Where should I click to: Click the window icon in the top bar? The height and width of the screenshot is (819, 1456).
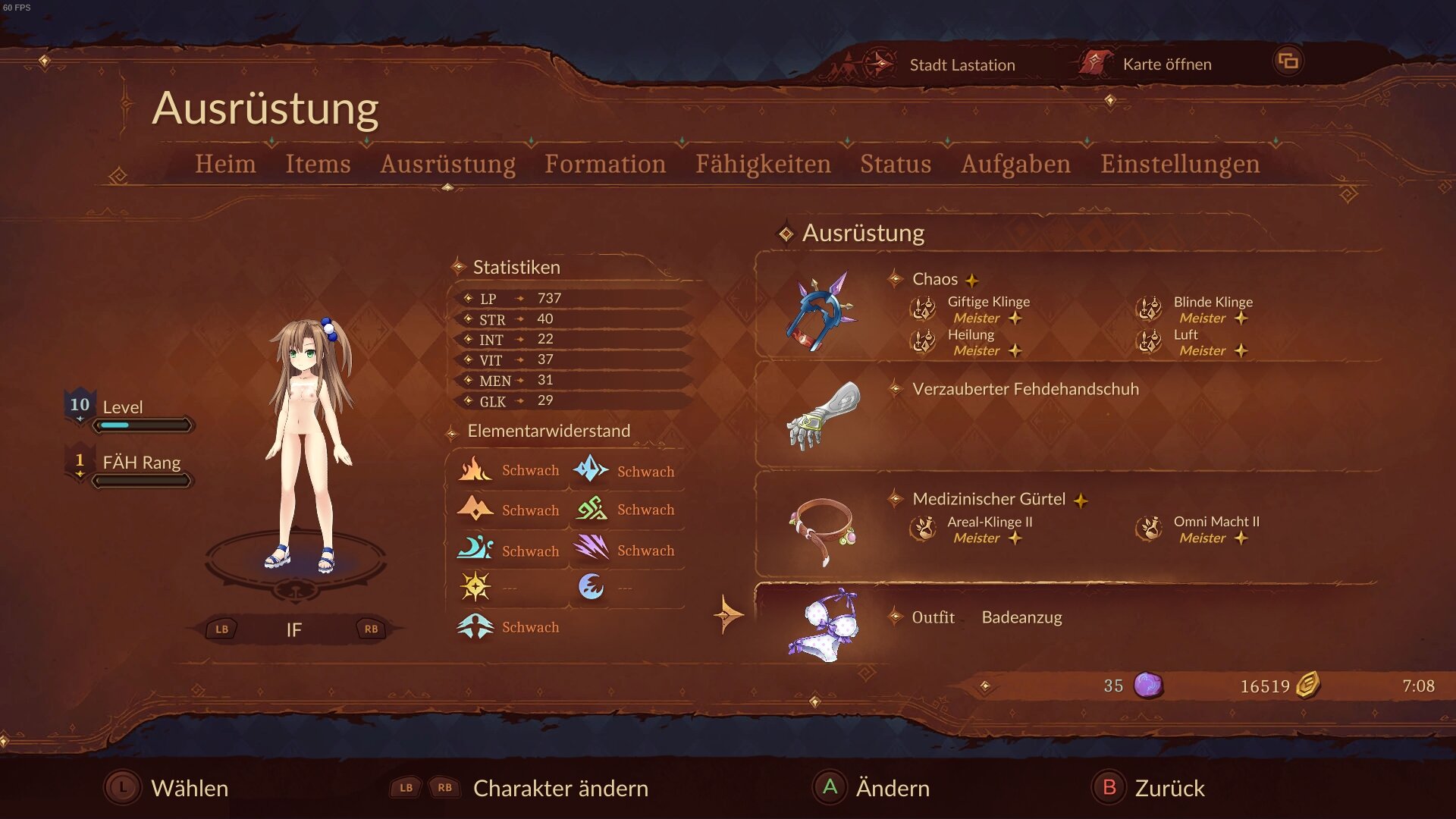pos(1288,61)
